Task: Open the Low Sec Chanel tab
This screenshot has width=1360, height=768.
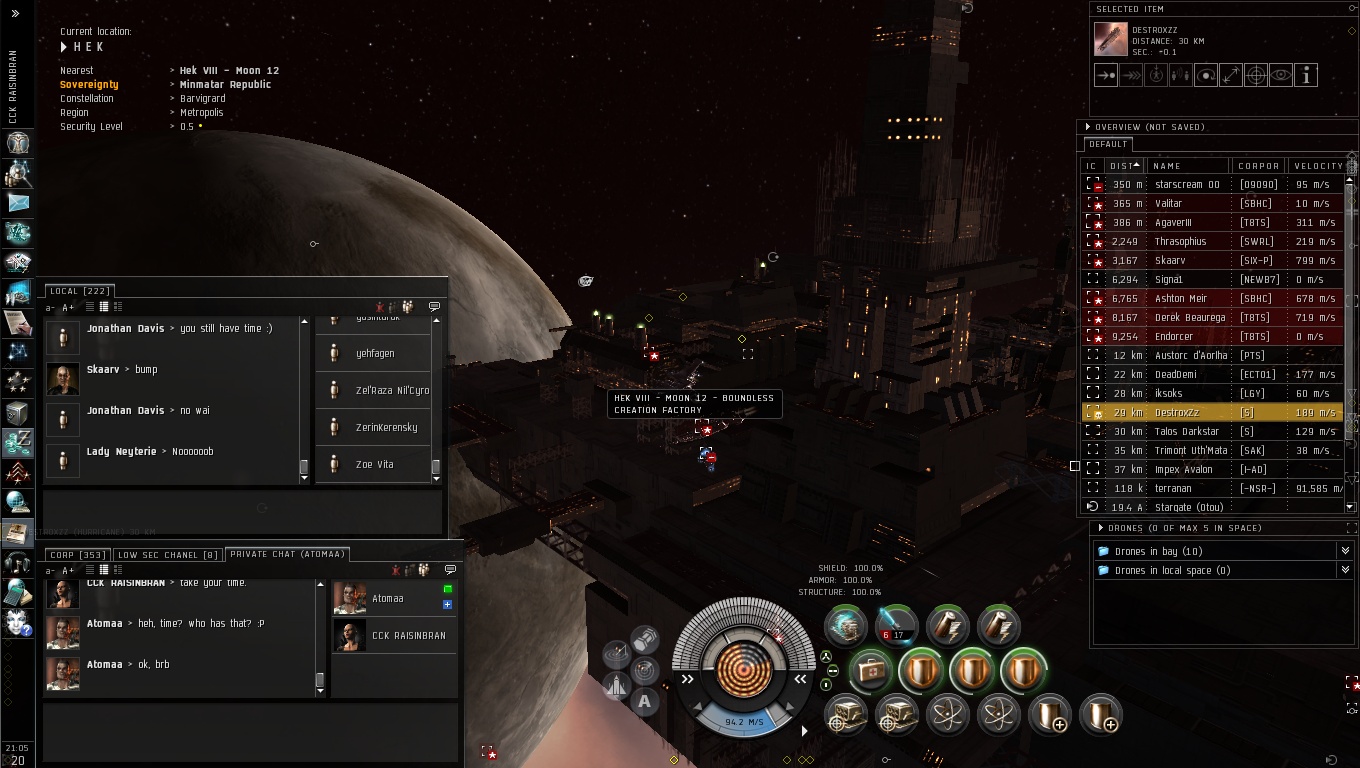Action: click(168, 554)
